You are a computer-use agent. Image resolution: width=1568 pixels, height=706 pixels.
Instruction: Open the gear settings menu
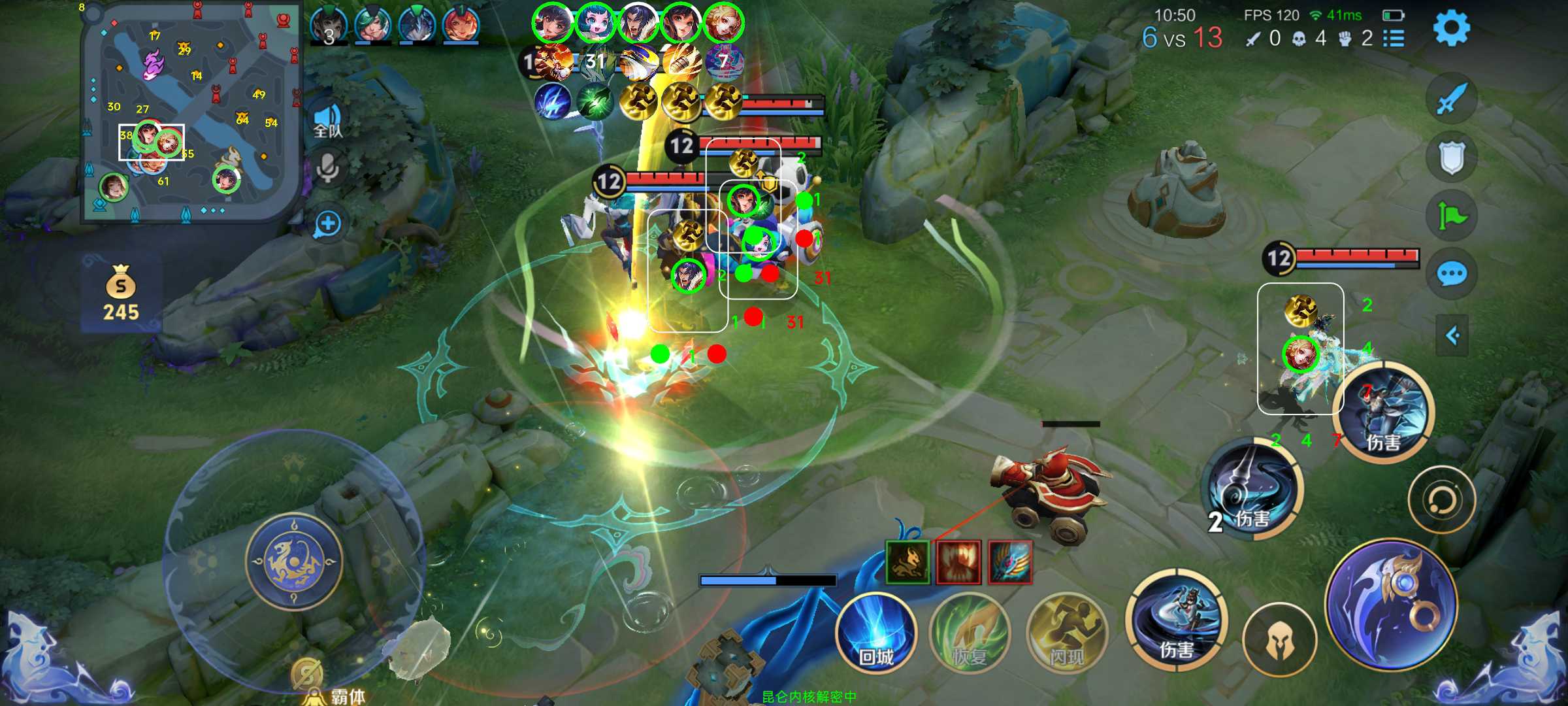tap(1451, 27)
